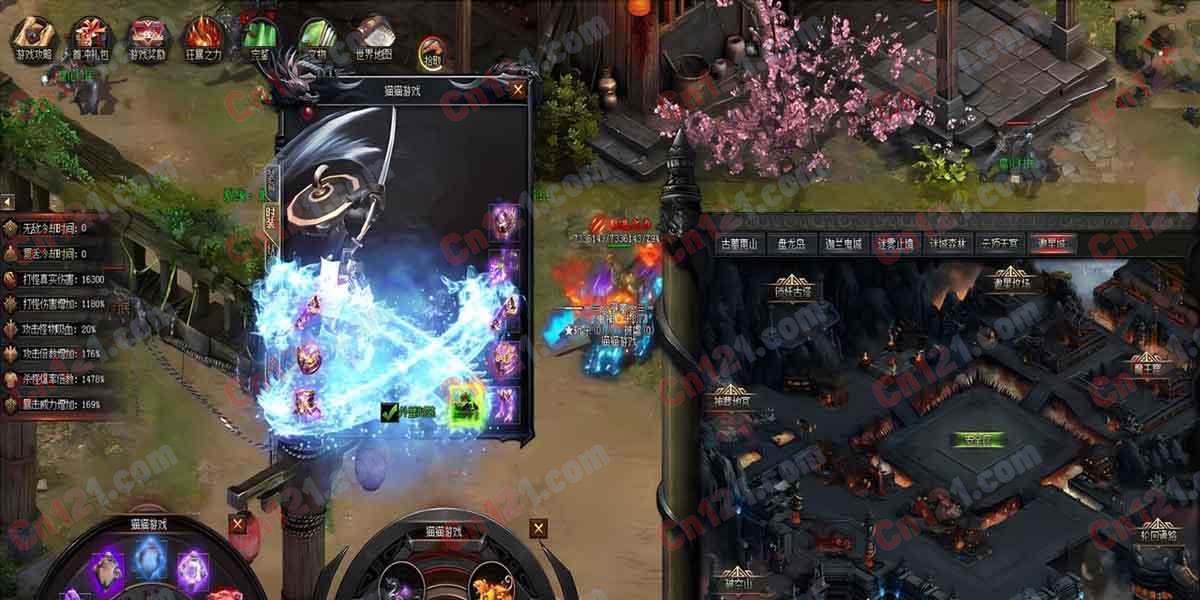Choose the 神墓地宫 location marker
This screenshot has width=1200, height=600.
pyautogui.click(x=733, y=401)
